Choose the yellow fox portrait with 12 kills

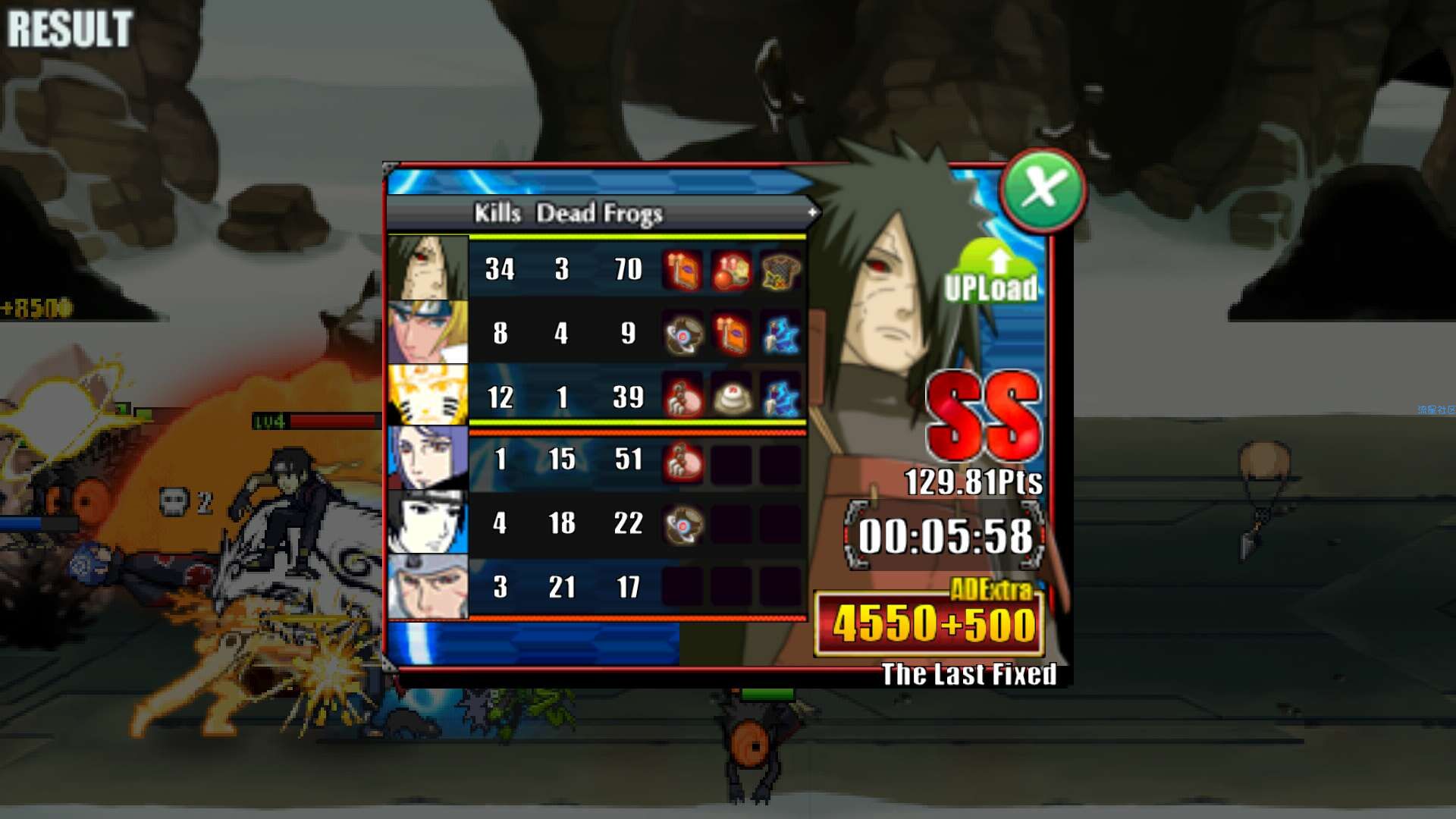428,396
